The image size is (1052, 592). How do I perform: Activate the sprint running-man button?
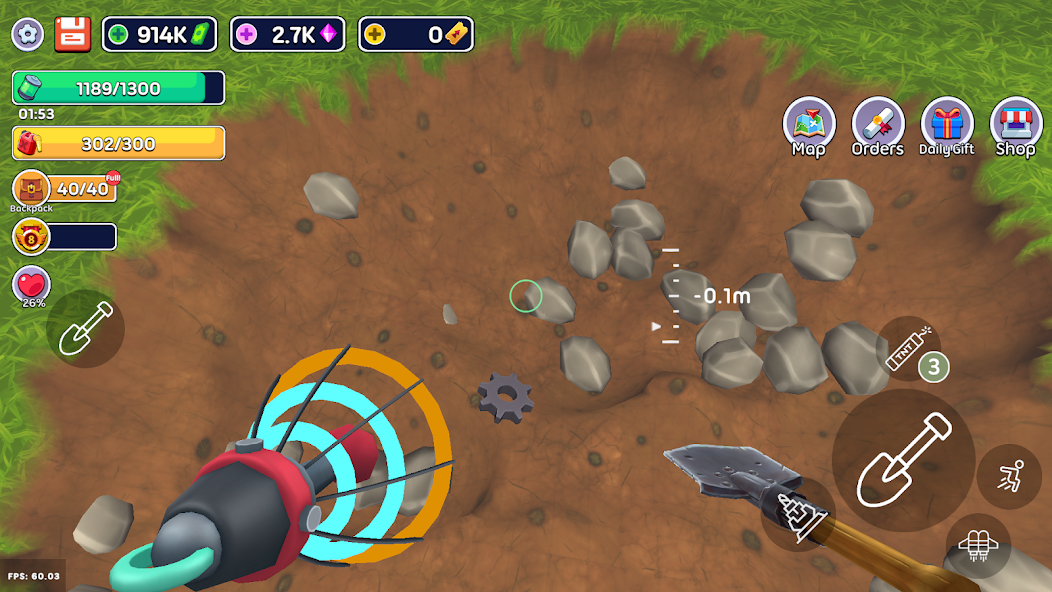pos(1008,476)
